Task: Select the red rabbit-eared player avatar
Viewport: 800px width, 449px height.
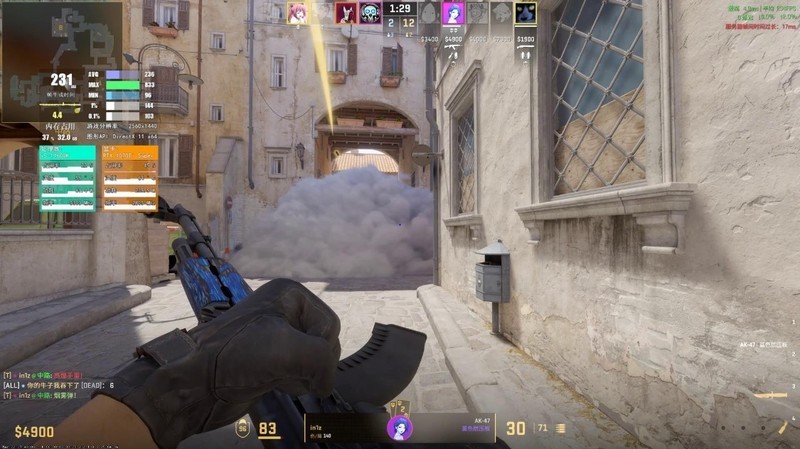Action: 347,13
